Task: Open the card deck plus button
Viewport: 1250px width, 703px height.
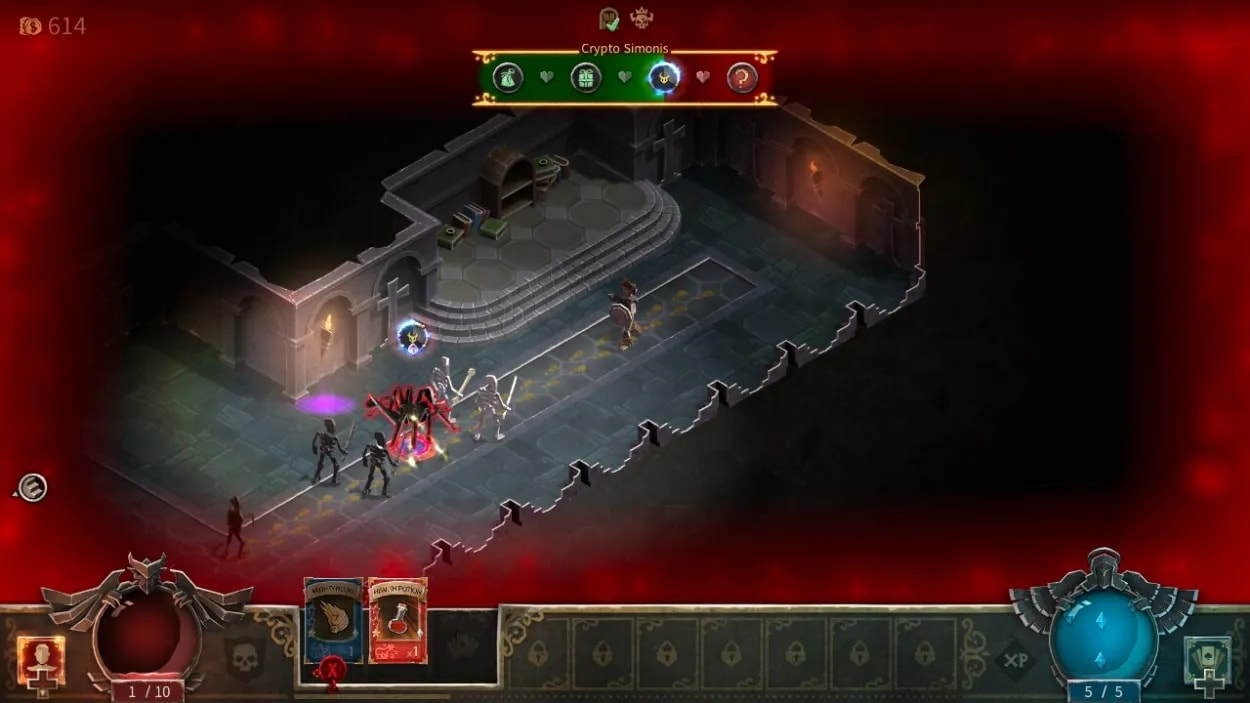Action: 1208,661
